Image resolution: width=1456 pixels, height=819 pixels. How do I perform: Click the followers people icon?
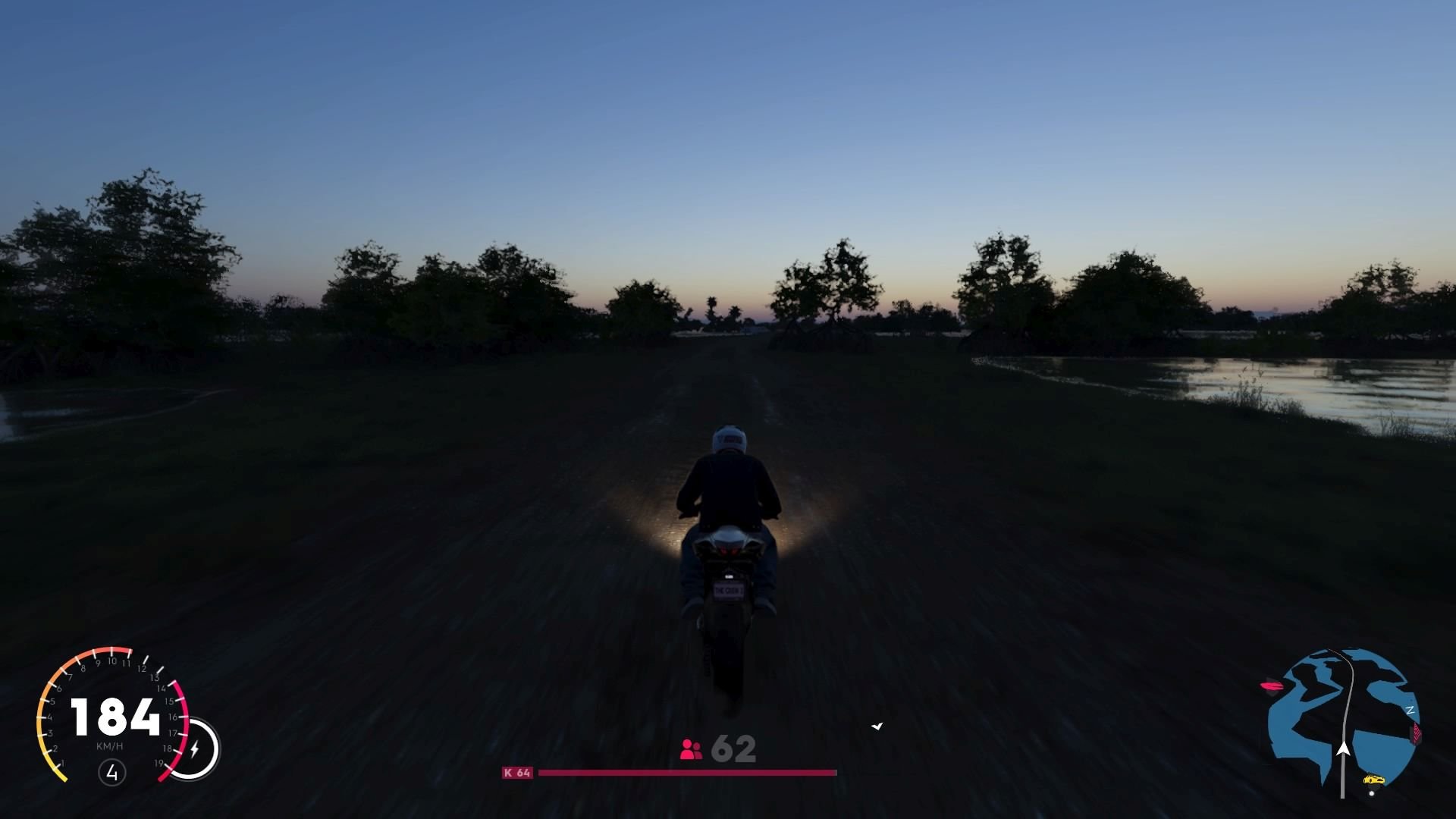coord(689,750)
